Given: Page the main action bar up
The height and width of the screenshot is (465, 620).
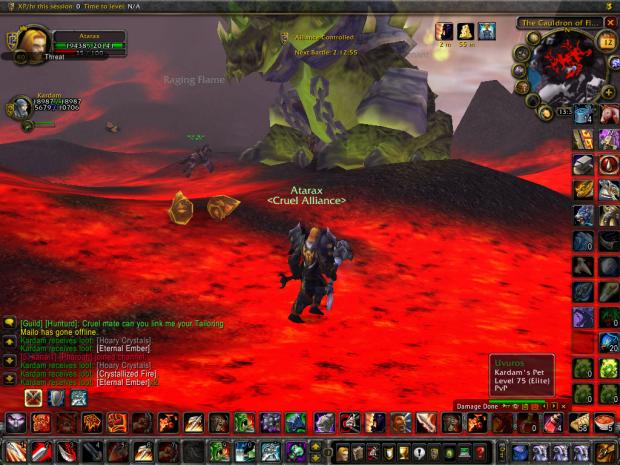Looking at the screenshot, I should (x=317, y=445).
